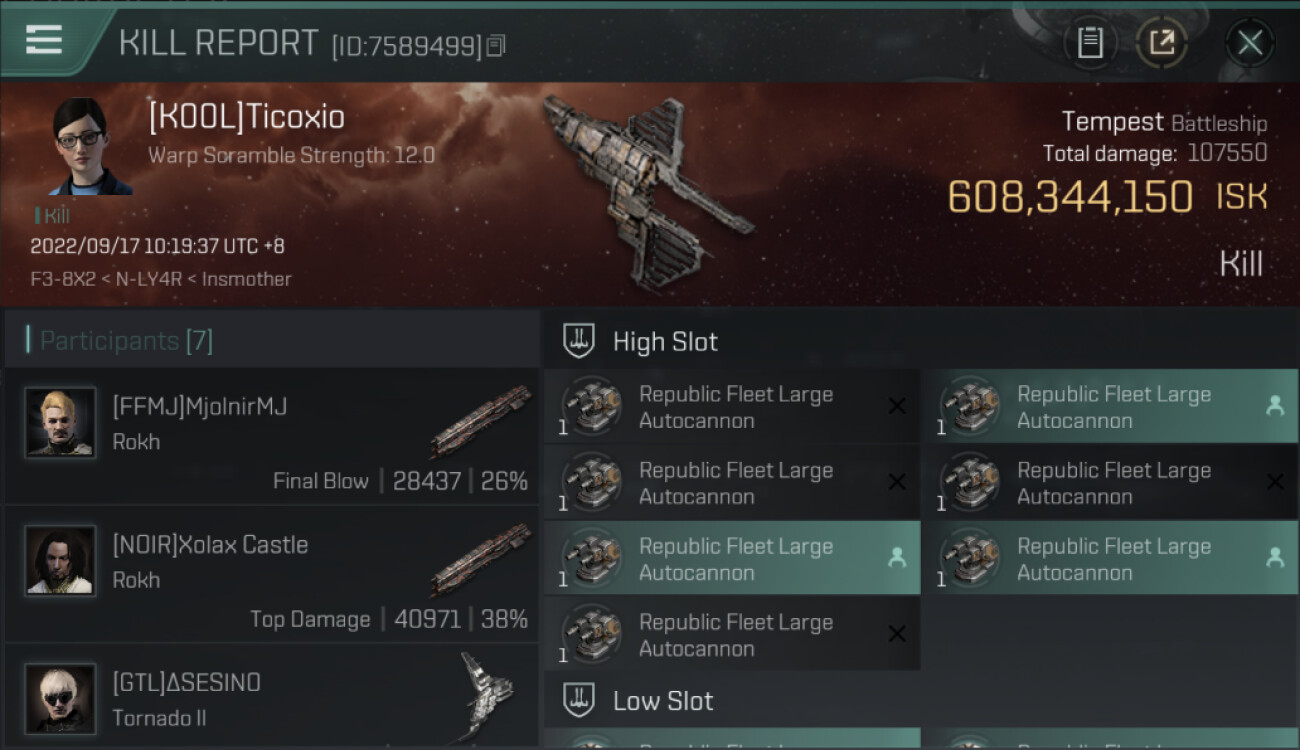1300x750 pixels.
Task: Open ASESINO's Tornado II entry
Action: (272, 698)
